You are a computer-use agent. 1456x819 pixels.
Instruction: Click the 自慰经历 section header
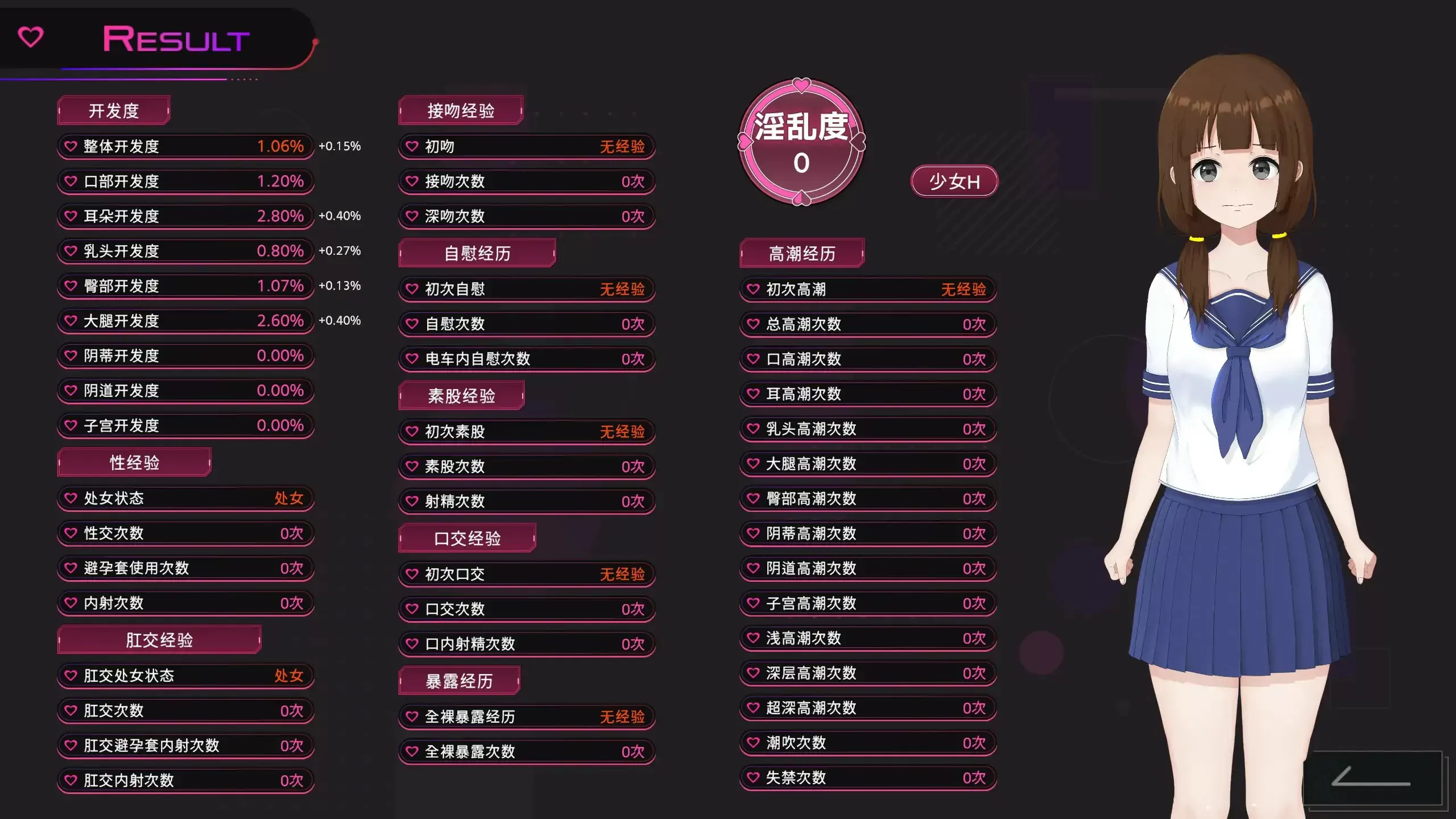coord(478,253)
